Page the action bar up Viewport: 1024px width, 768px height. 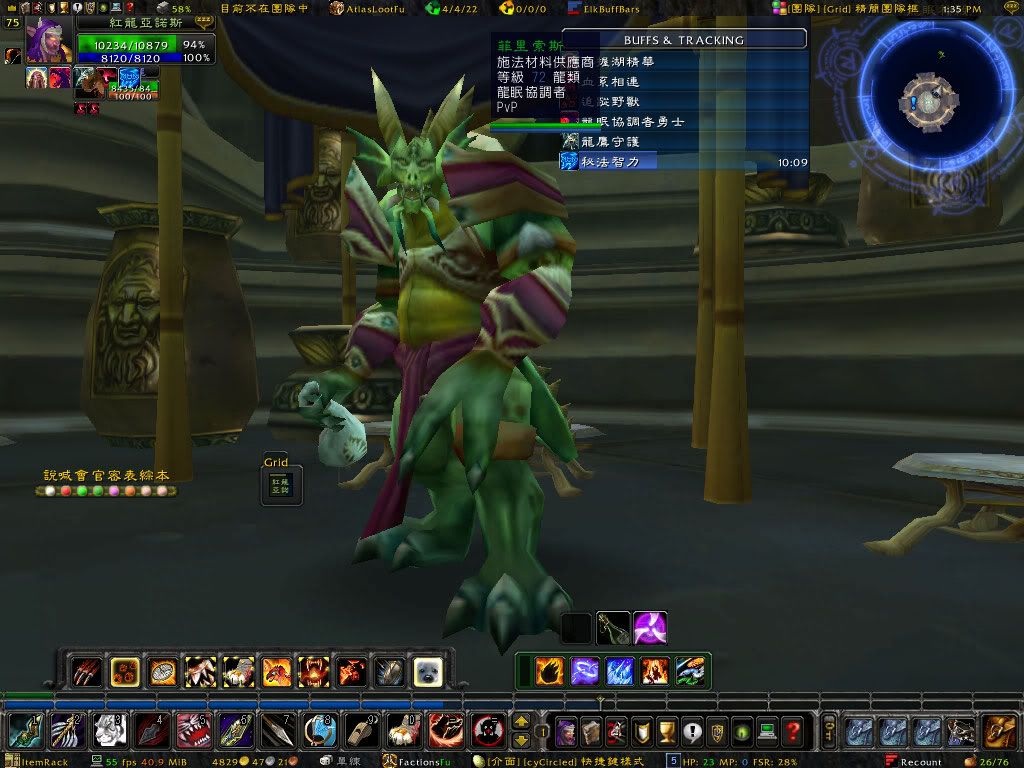(521, 722)
